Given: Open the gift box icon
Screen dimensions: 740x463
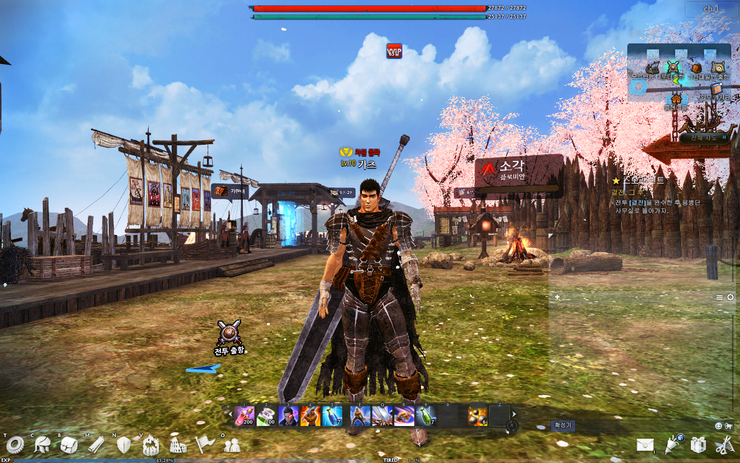Looking at the screenshot, I should click(x=698, y=444).
